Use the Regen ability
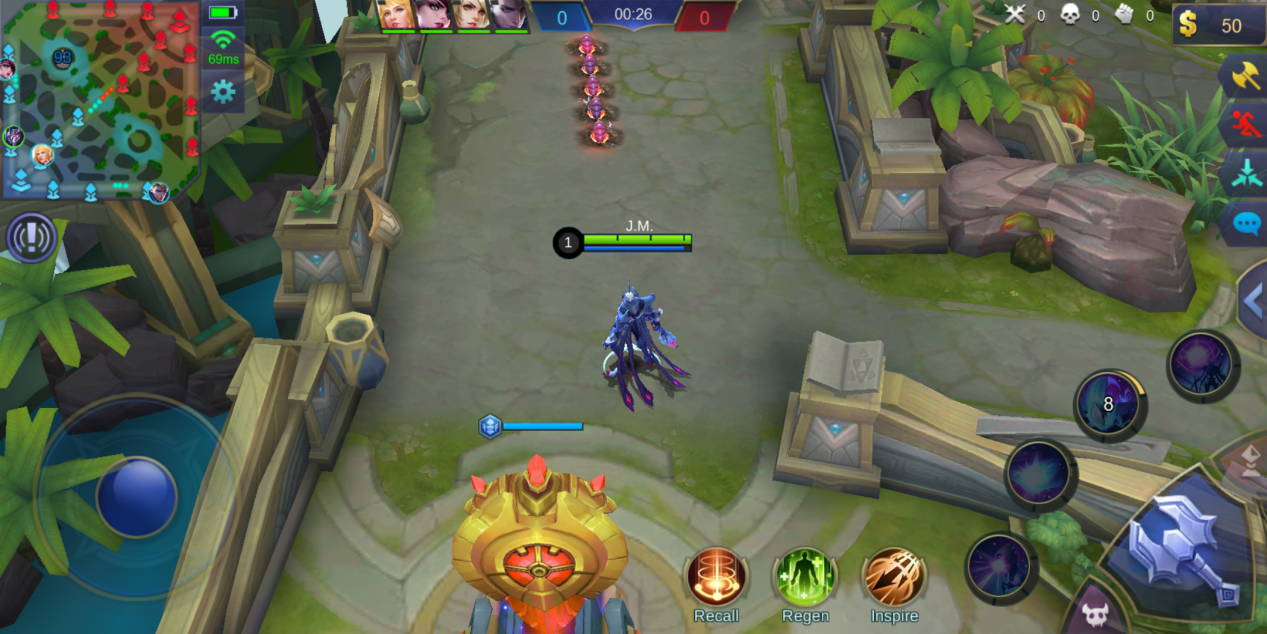 (x=805, y=577)
